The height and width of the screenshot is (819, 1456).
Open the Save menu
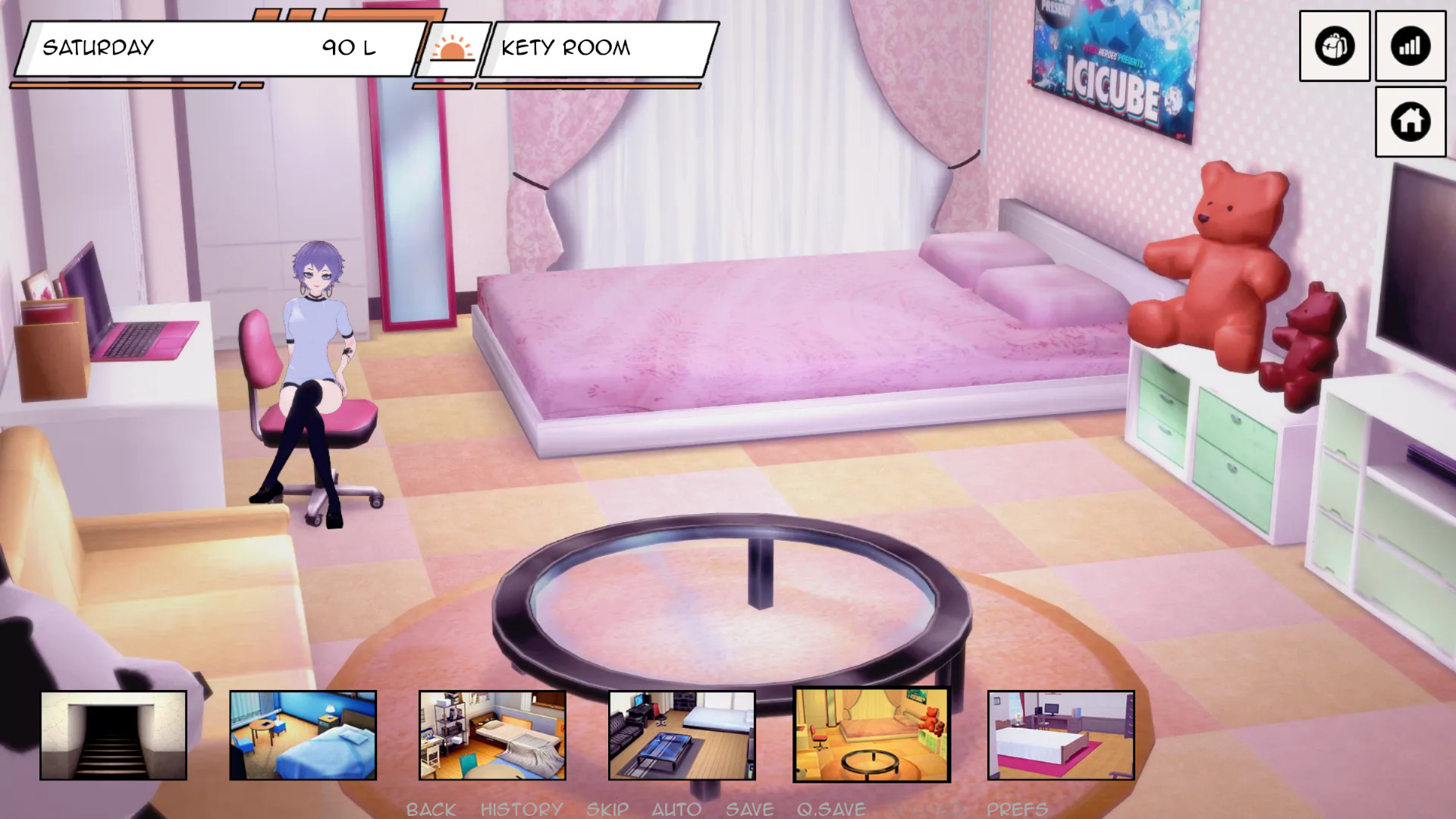(x=749, y=809)
